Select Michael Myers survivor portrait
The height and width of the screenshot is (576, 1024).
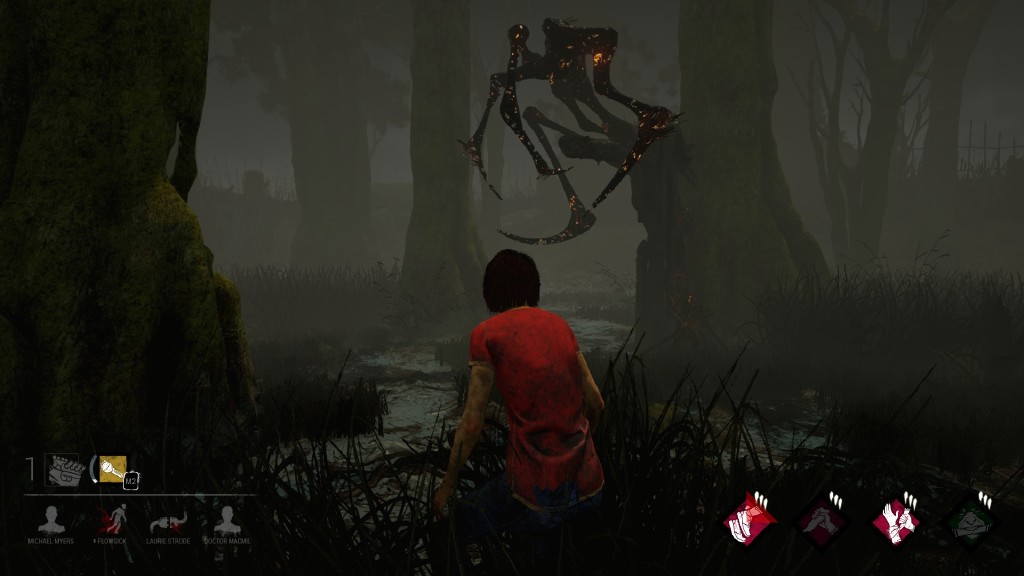pos(51,520)
